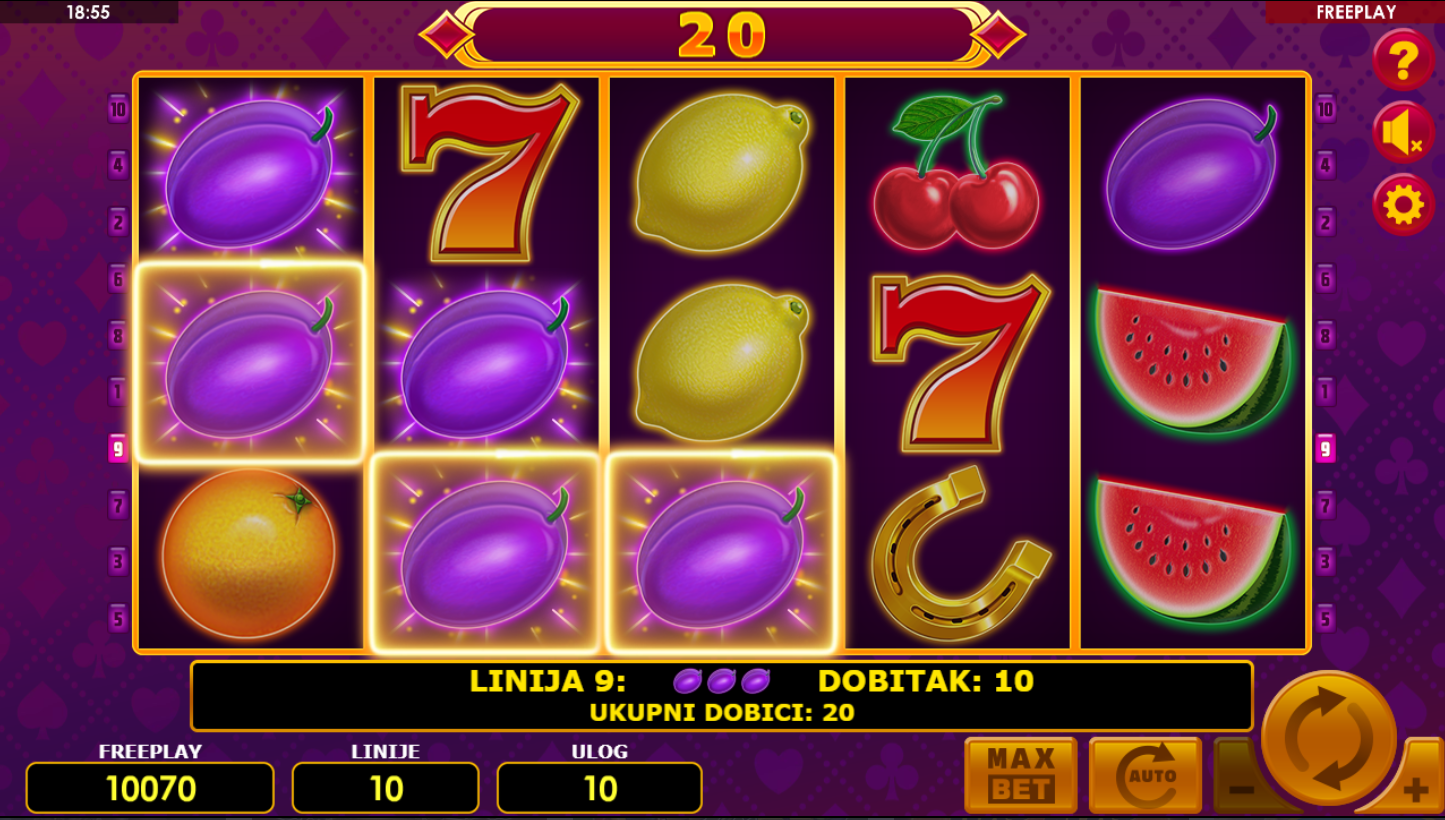1445x820 pixels.
Task: Select the ULOG bet value box
Action: click(x=599, y=788)
